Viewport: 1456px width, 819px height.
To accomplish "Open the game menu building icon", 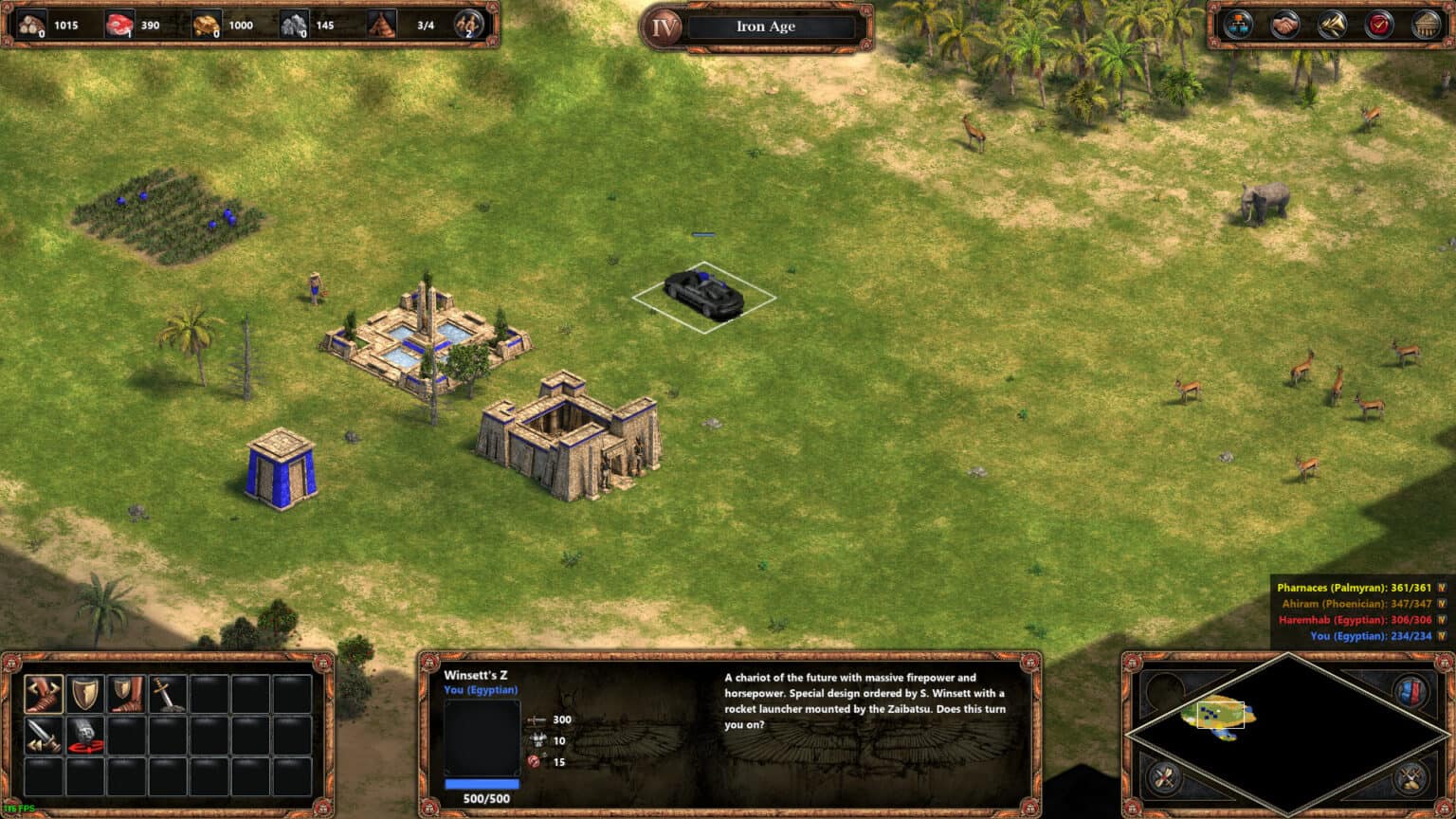I will coord(1426,24).
